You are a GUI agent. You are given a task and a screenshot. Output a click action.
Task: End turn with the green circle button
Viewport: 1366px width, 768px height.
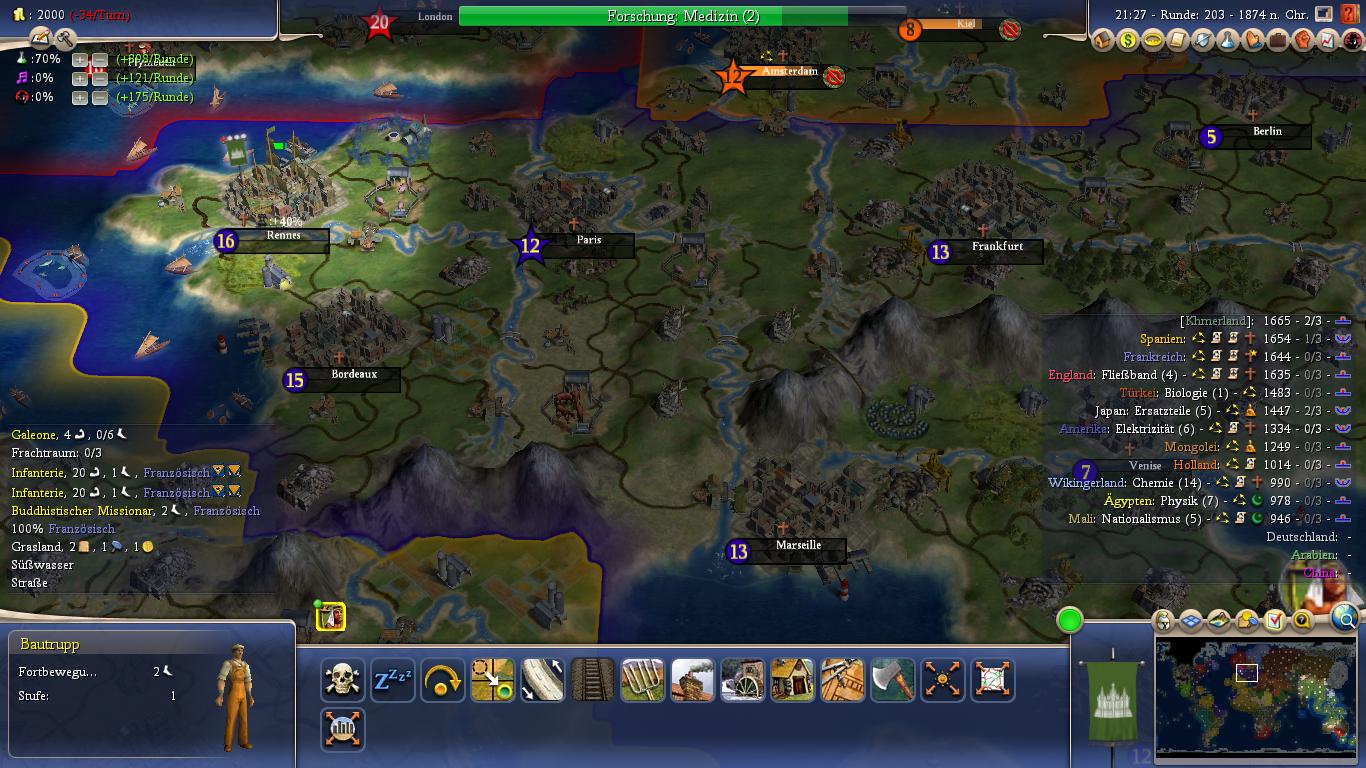[1070, 620]
